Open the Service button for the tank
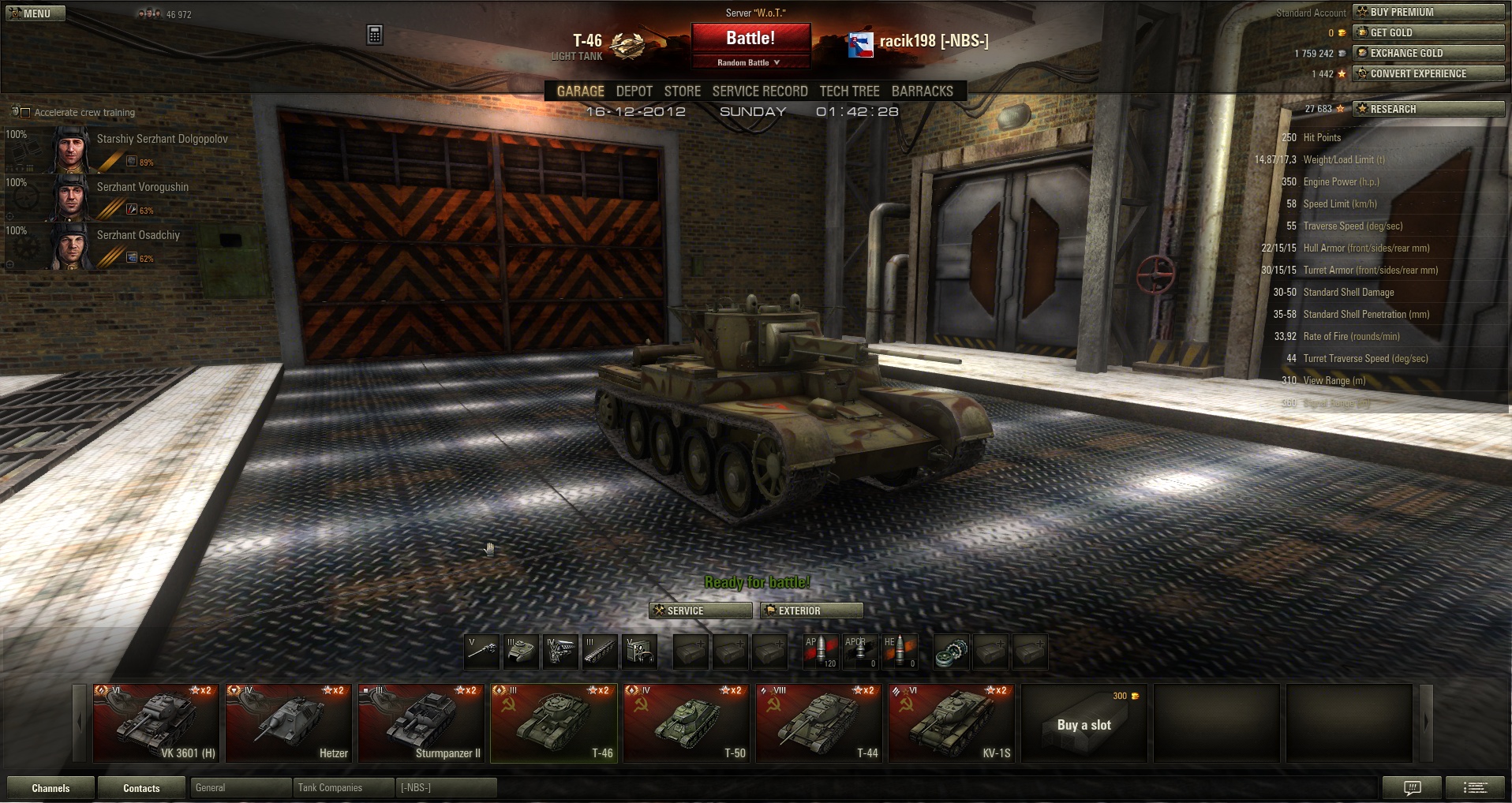 pos(700,611)
